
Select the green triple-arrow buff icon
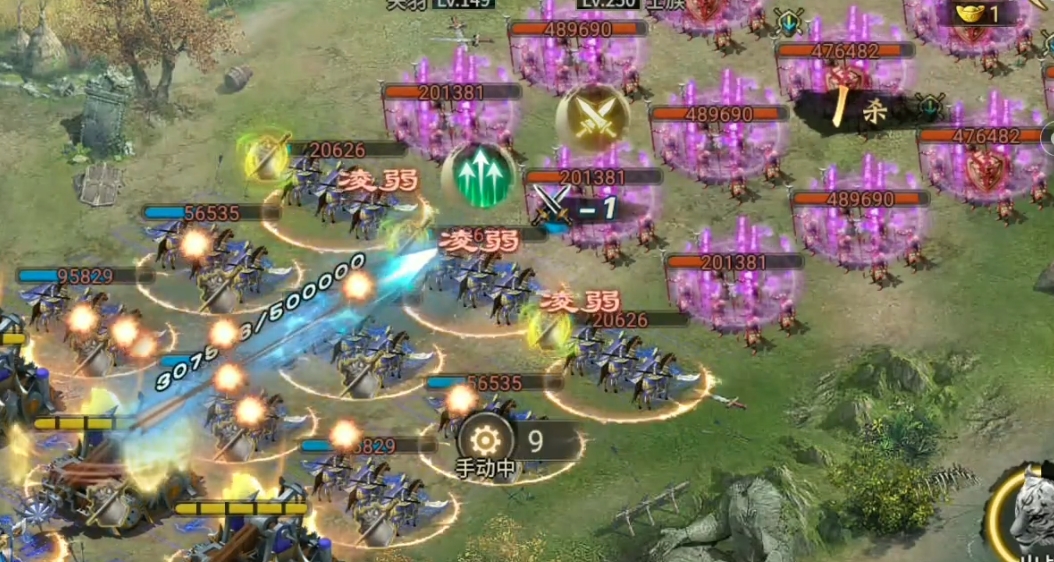coord(478,176)
